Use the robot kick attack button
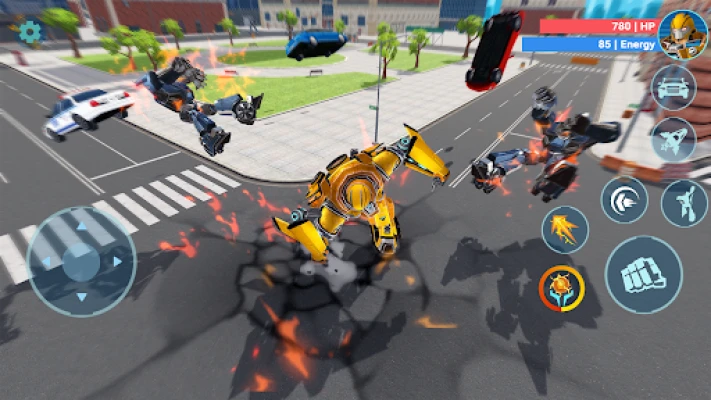711x400 pixels. click(x=684, y=203)
